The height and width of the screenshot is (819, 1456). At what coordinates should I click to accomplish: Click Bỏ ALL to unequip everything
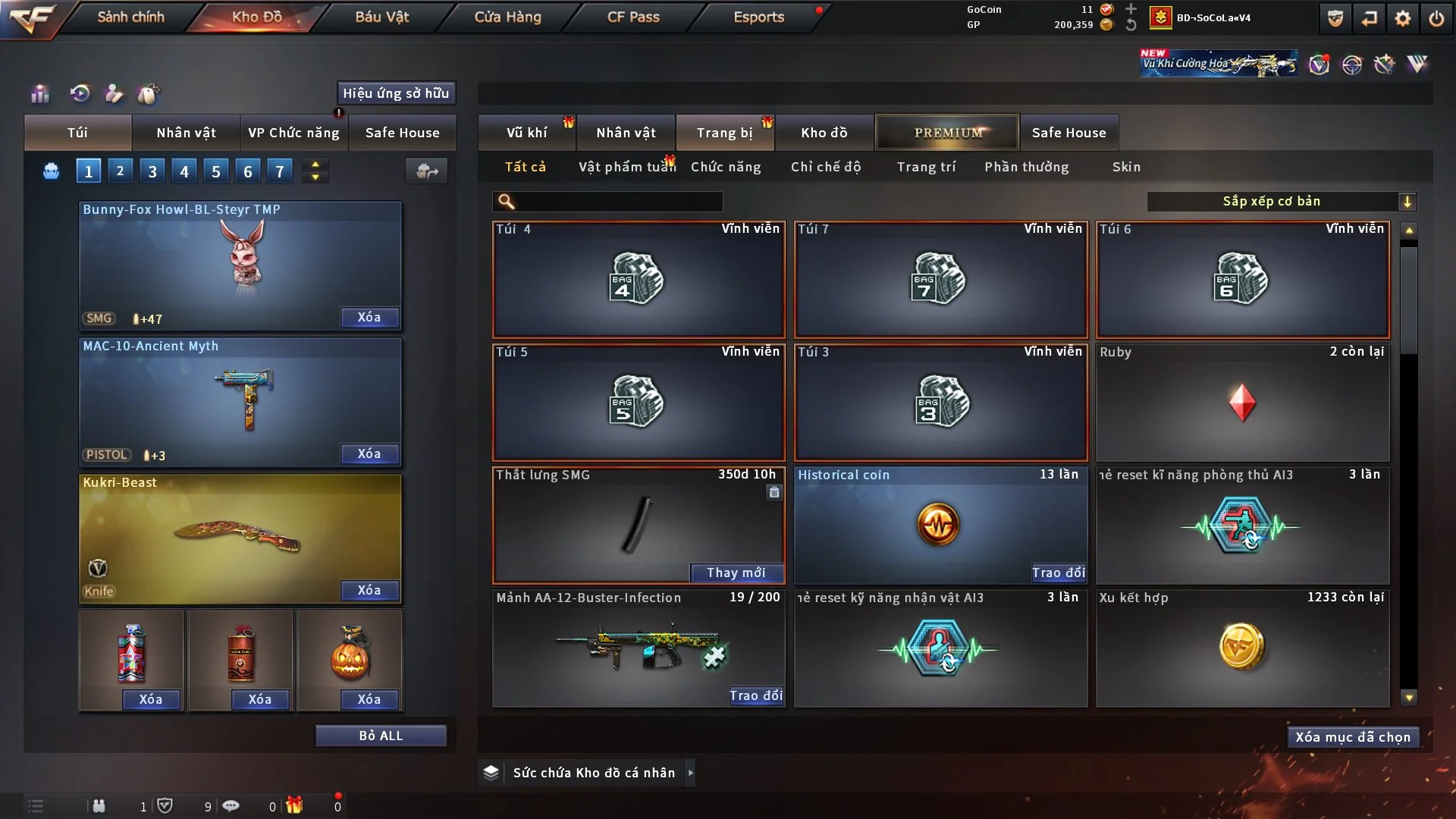point(381,736)
